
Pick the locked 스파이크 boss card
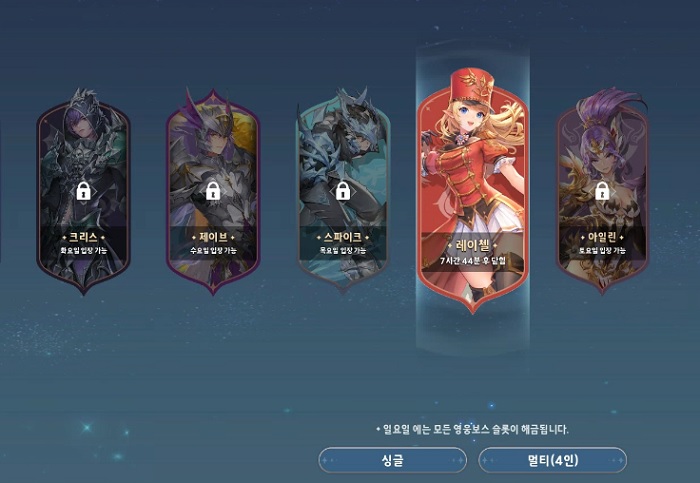(x=343, y=188)
